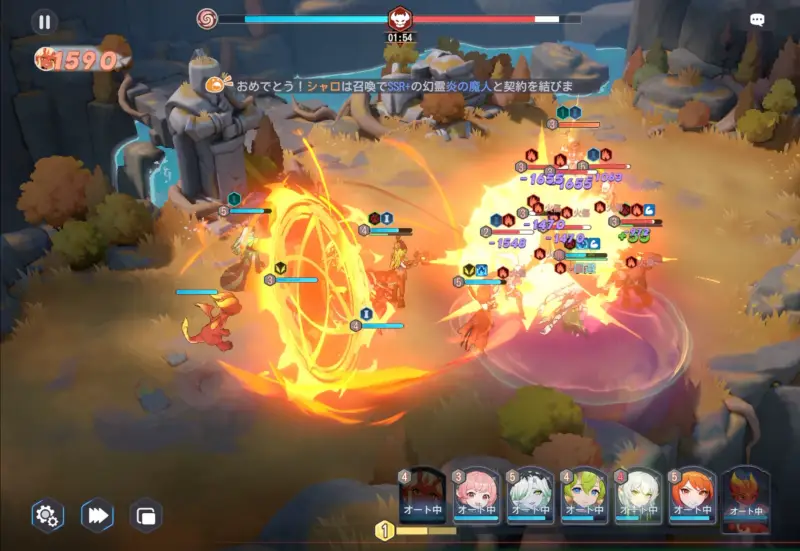Pick the pale-haired hero with yellow eyes
The image size is (800, 551).
tap(638, 495)
